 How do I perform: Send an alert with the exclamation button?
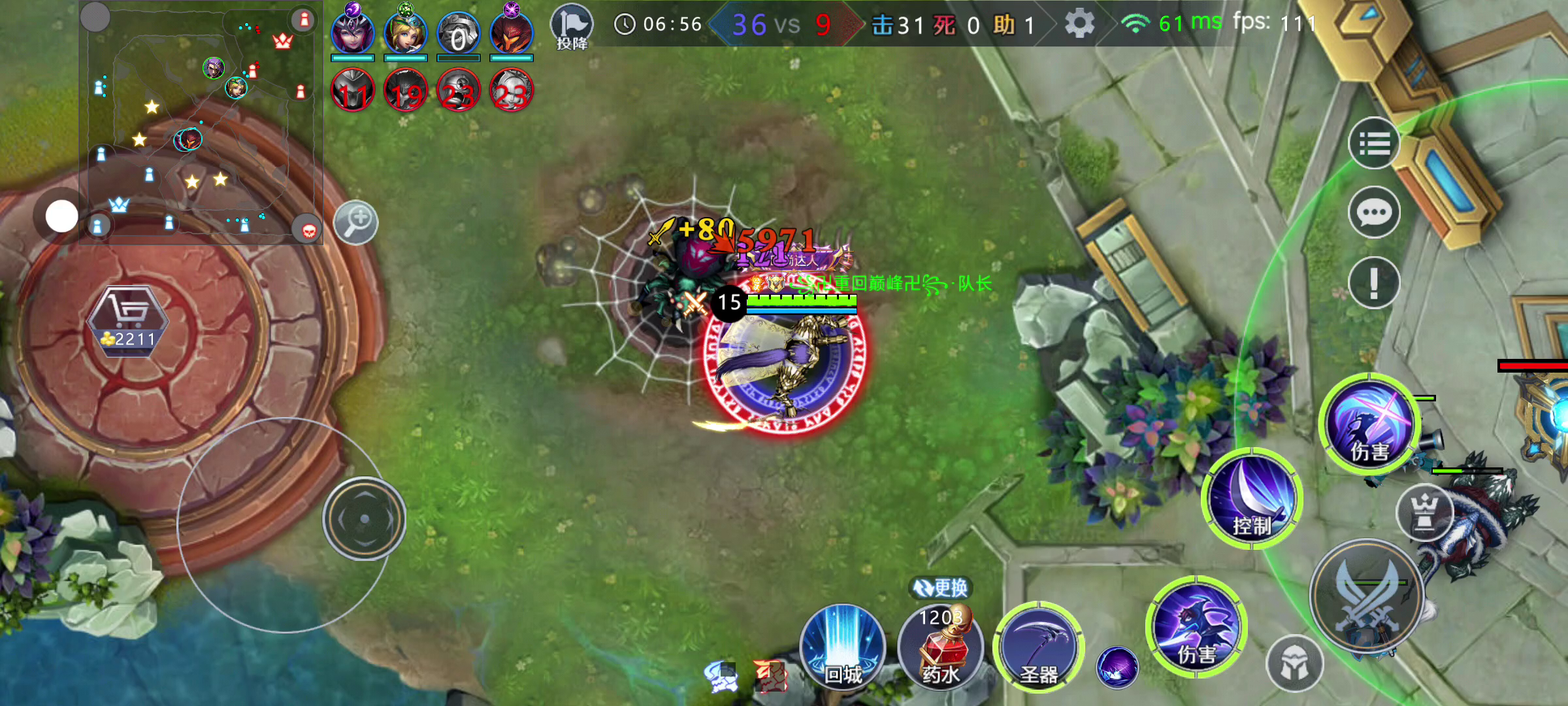(x=1374, y=282)
